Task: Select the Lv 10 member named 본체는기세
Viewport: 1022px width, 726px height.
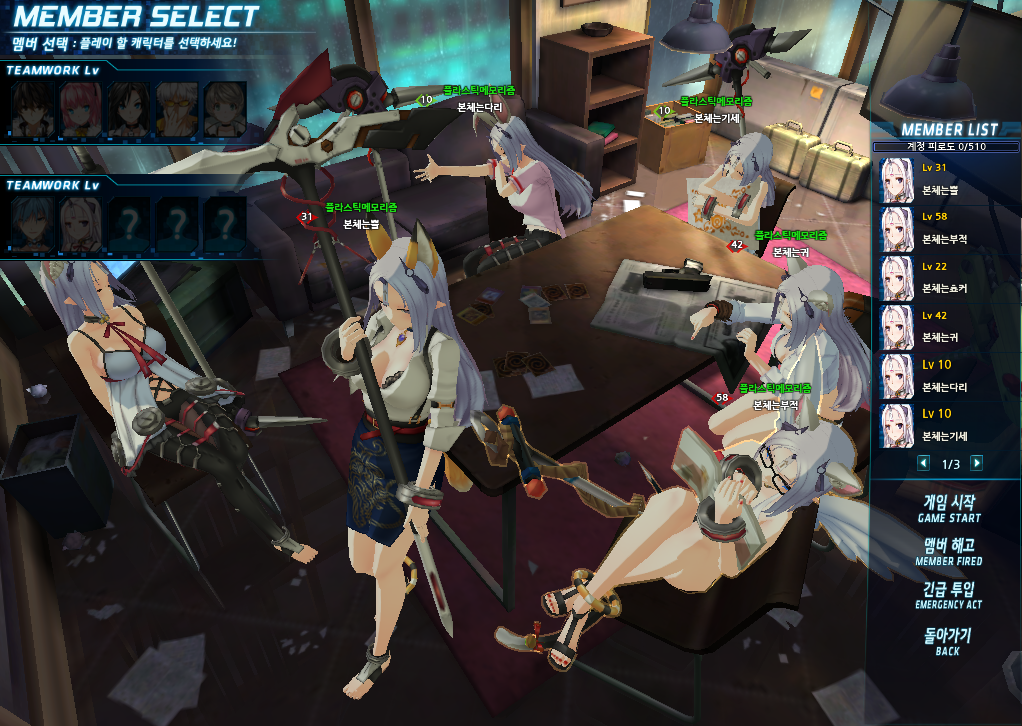Action: (x=948, y=427)
